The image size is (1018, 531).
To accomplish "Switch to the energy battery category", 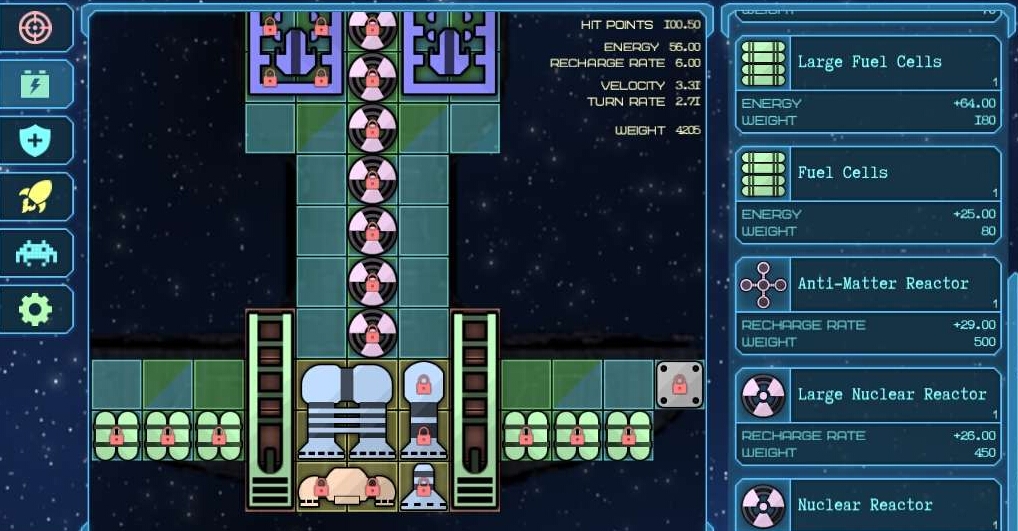I will point(36,84).
